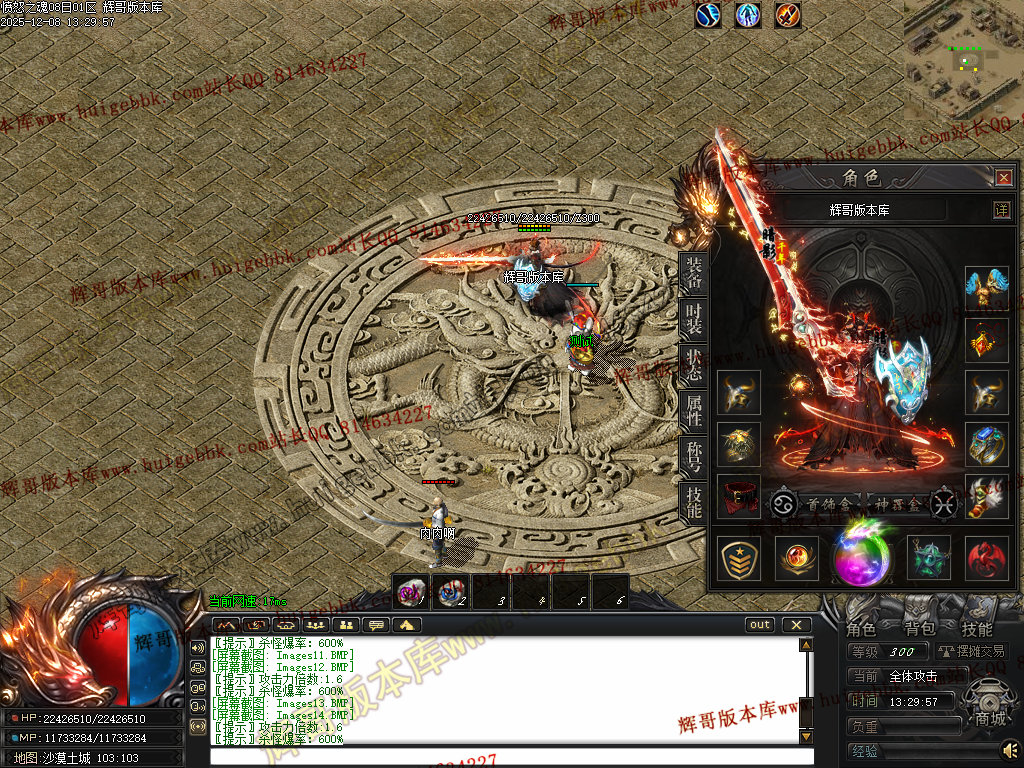Open the 技能 tab in character panel

(694, 501)
